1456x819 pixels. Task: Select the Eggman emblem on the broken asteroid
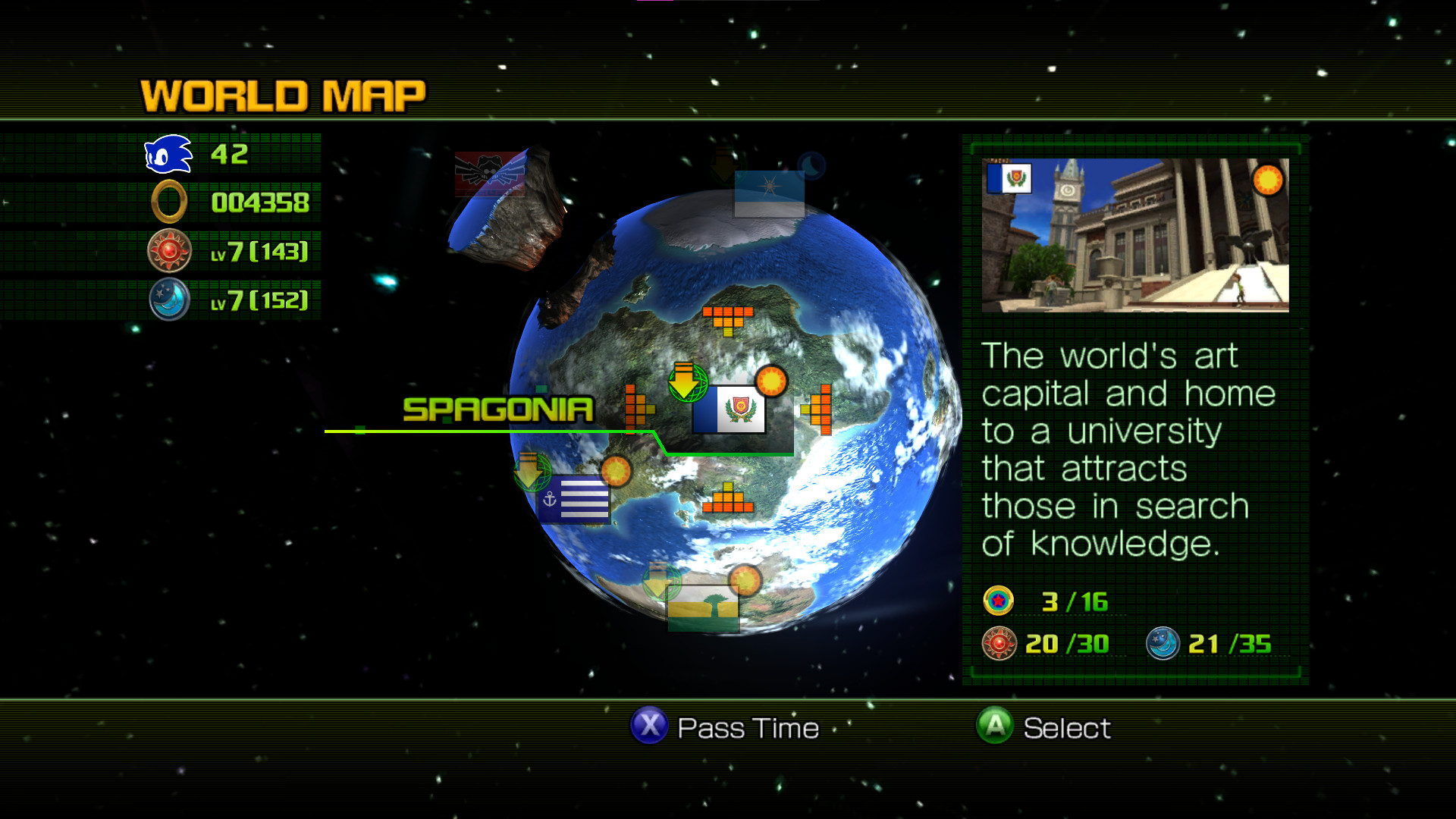(489, 173)
